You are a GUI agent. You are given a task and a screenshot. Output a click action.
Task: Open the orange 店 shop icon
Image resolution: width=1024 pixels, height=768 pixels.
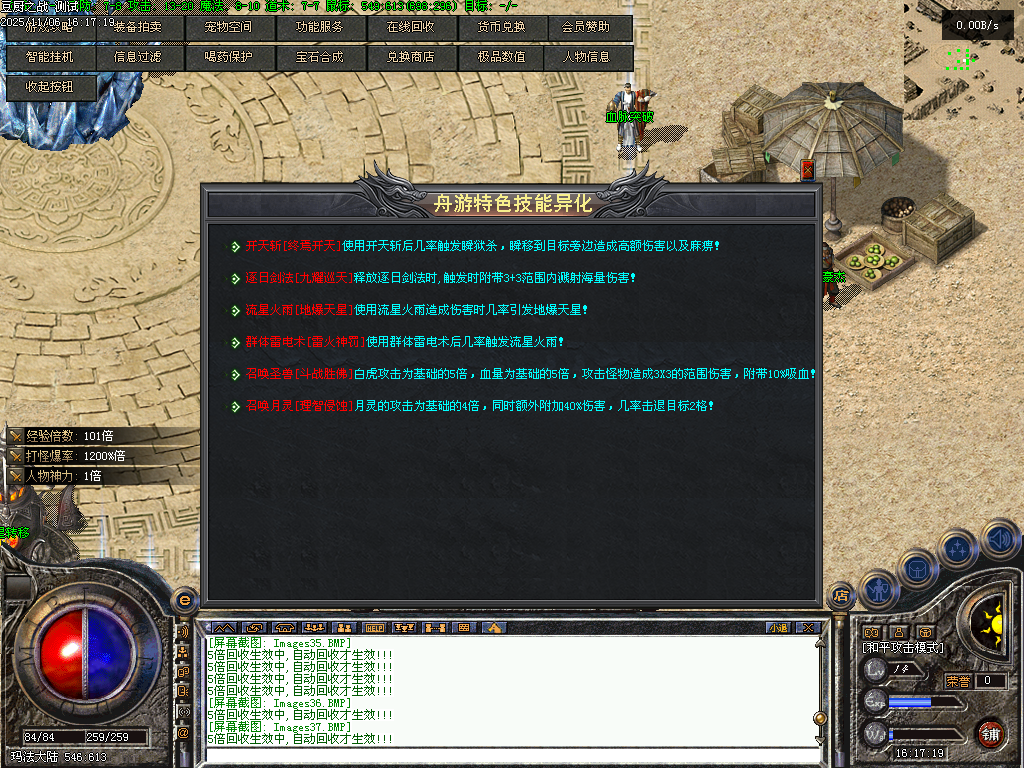tap(842, 597)
